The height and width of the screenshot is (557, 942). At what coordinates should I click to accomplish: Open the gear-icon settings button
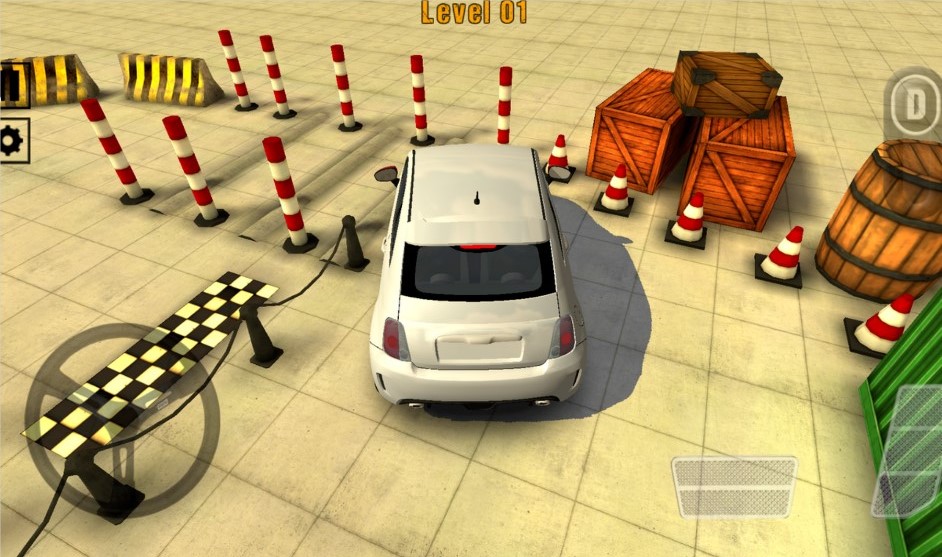click(12, 141)
